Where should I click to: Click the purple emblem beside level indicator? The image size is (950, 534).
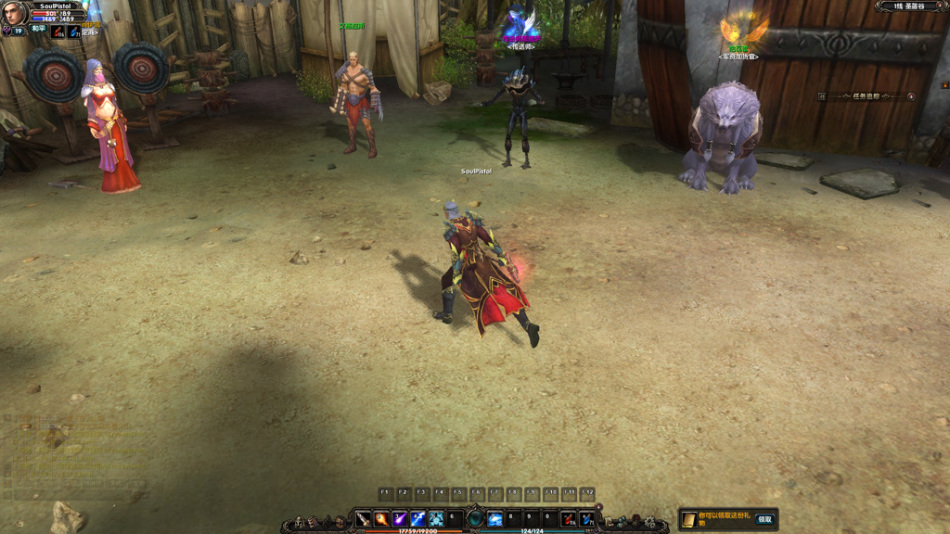(6, 31)
